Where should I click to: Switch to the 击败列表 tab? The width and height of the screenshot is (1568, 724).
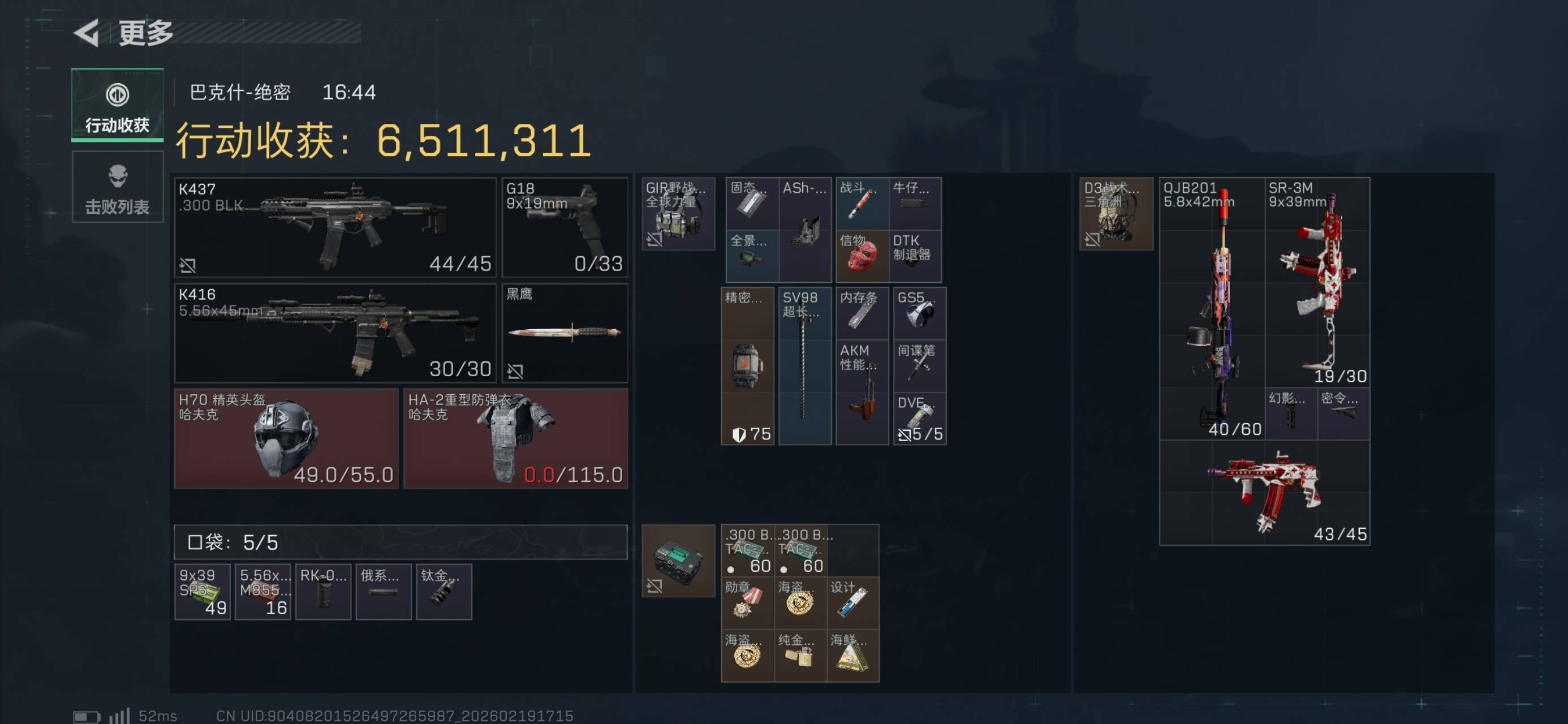[118, 187]
